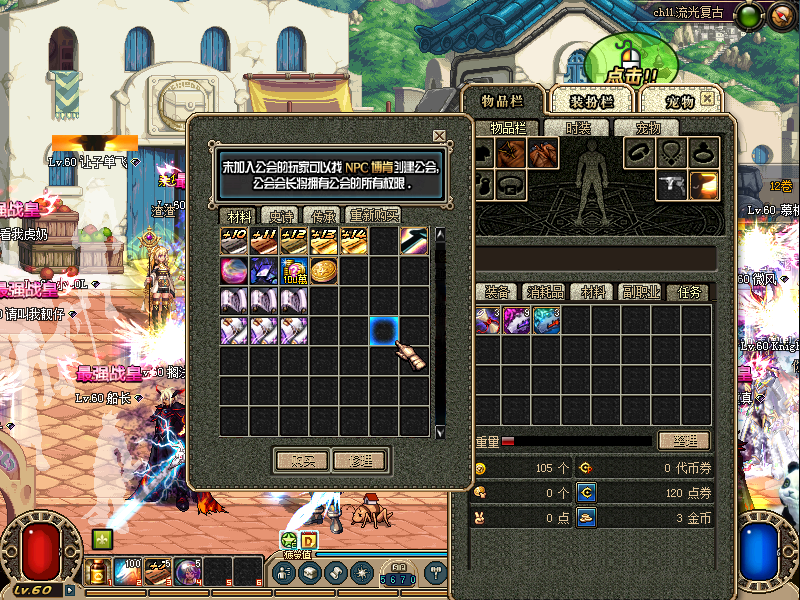Pick the gold coin shop item
Screen dimensions: 800x600
coord(324,270)
